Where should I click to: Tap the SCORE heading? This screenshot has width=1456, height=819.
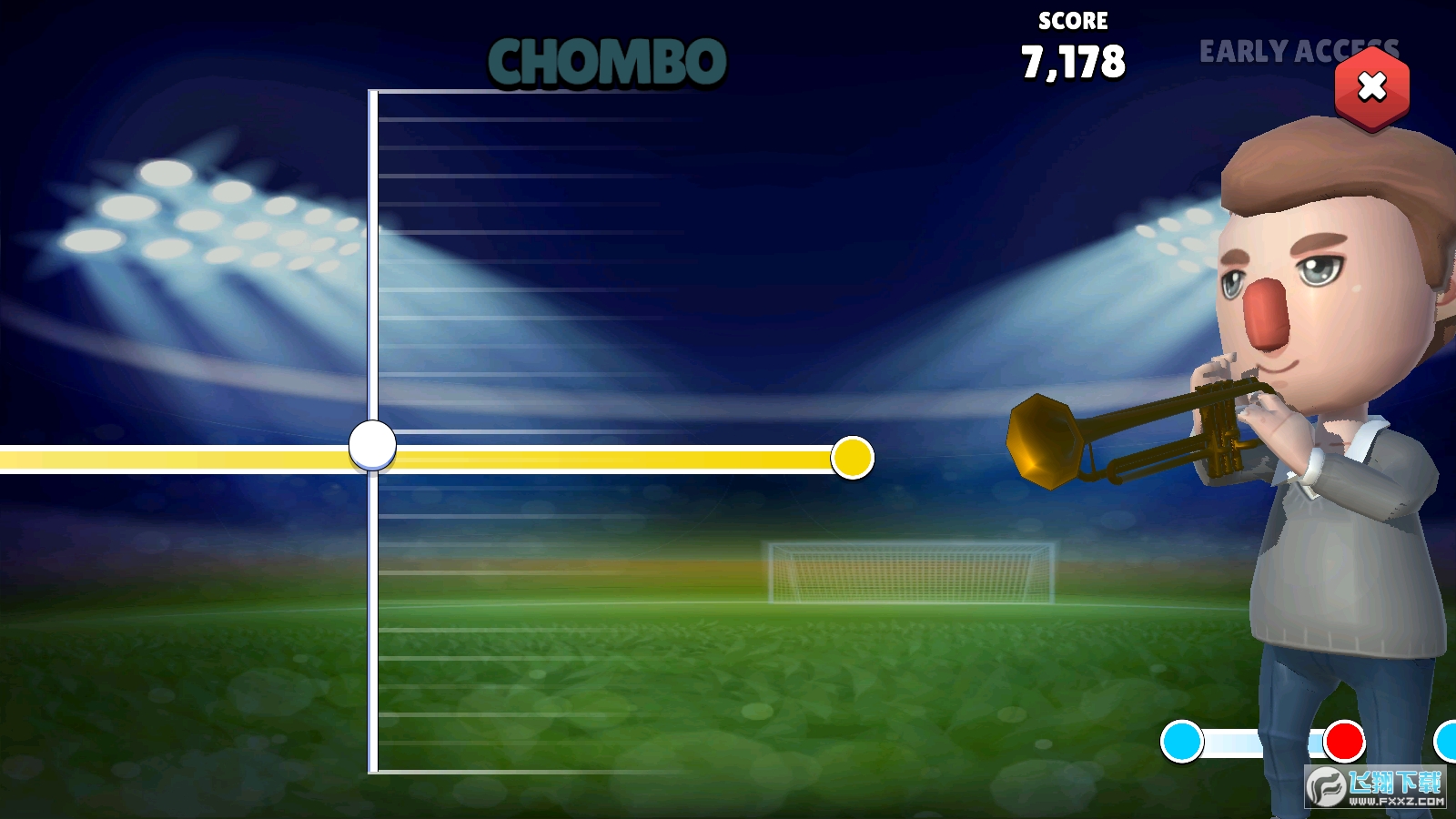pos(1072,20)
